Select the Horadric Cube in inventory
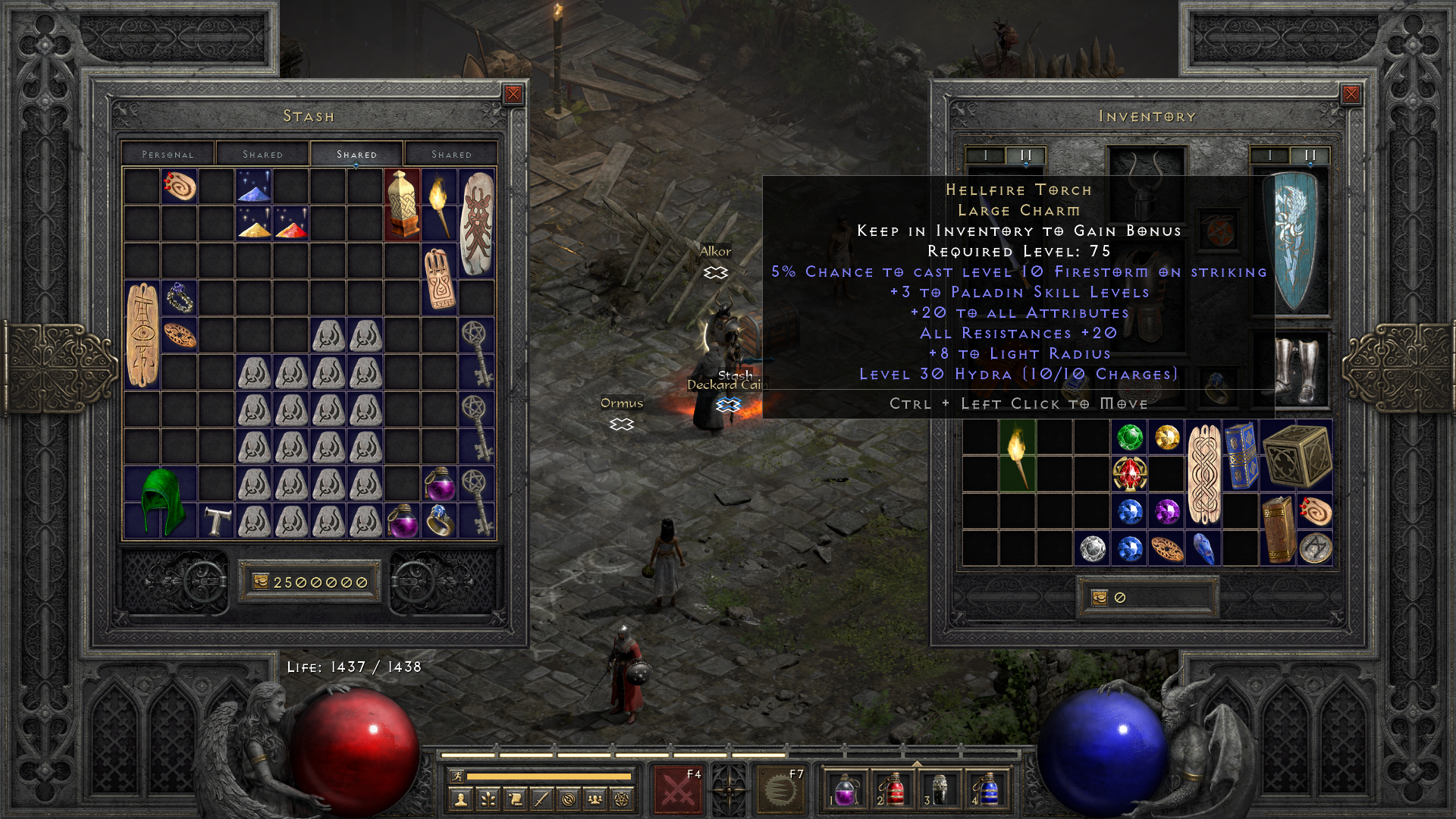The height and width of the screenshot is (819, 1456). point(1297,455)
